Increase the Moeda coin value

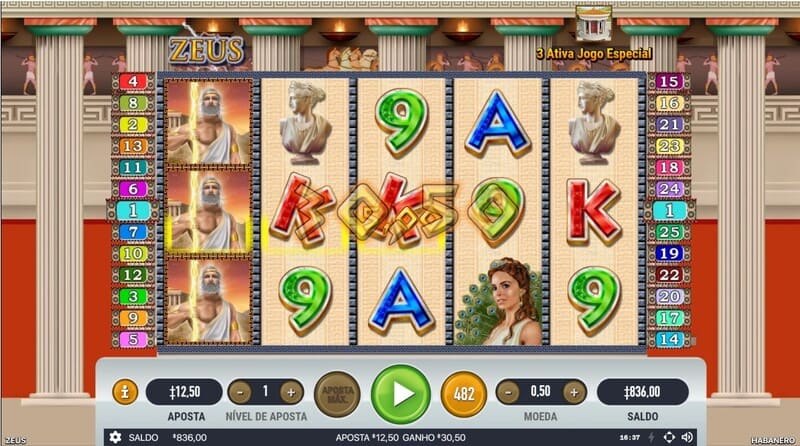tap(574, 392)
